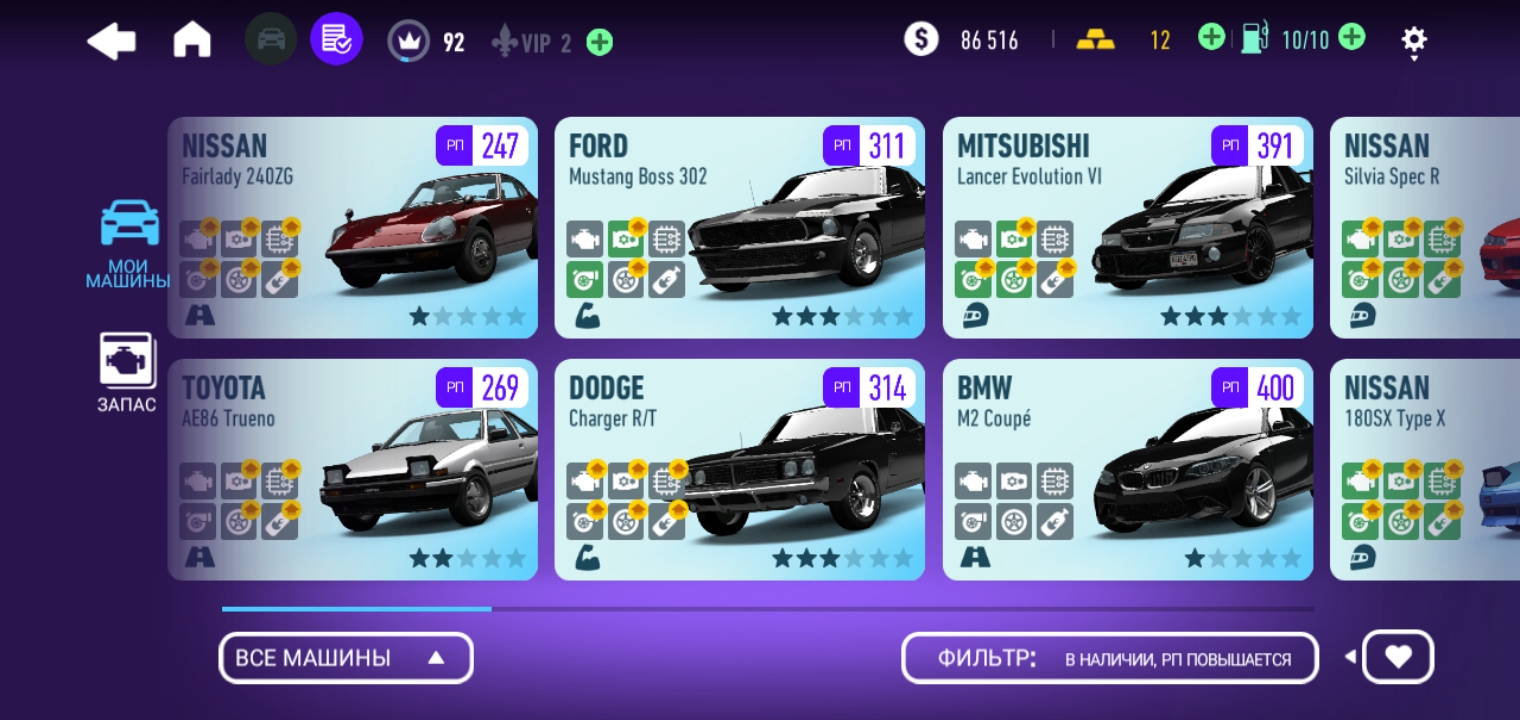Choose the BMW M2 Coupé card

pyautogui.click(x=1127, y=470)
